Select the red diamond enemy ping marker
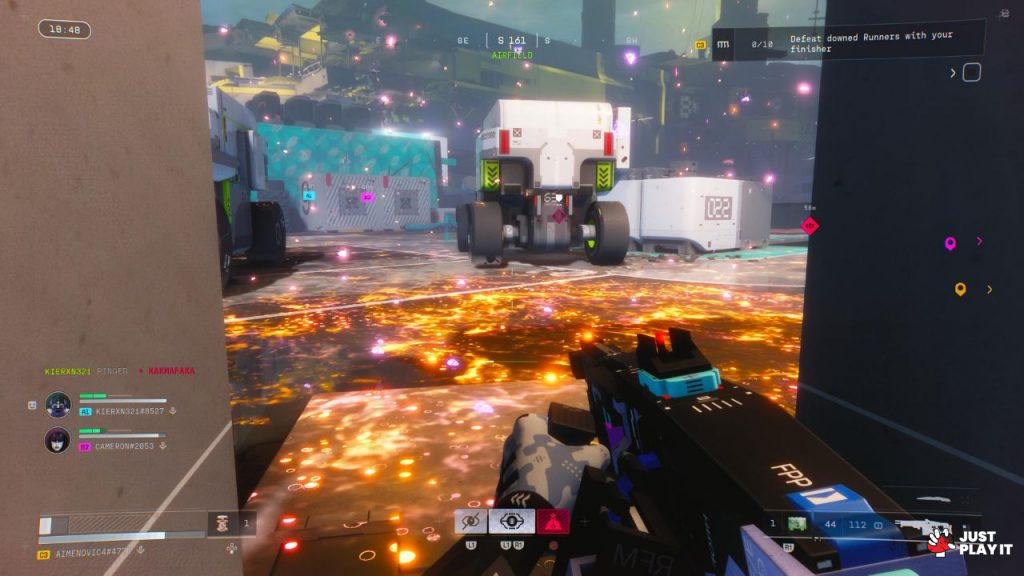This screenshot has width=1024, height=576. [810, 226]
